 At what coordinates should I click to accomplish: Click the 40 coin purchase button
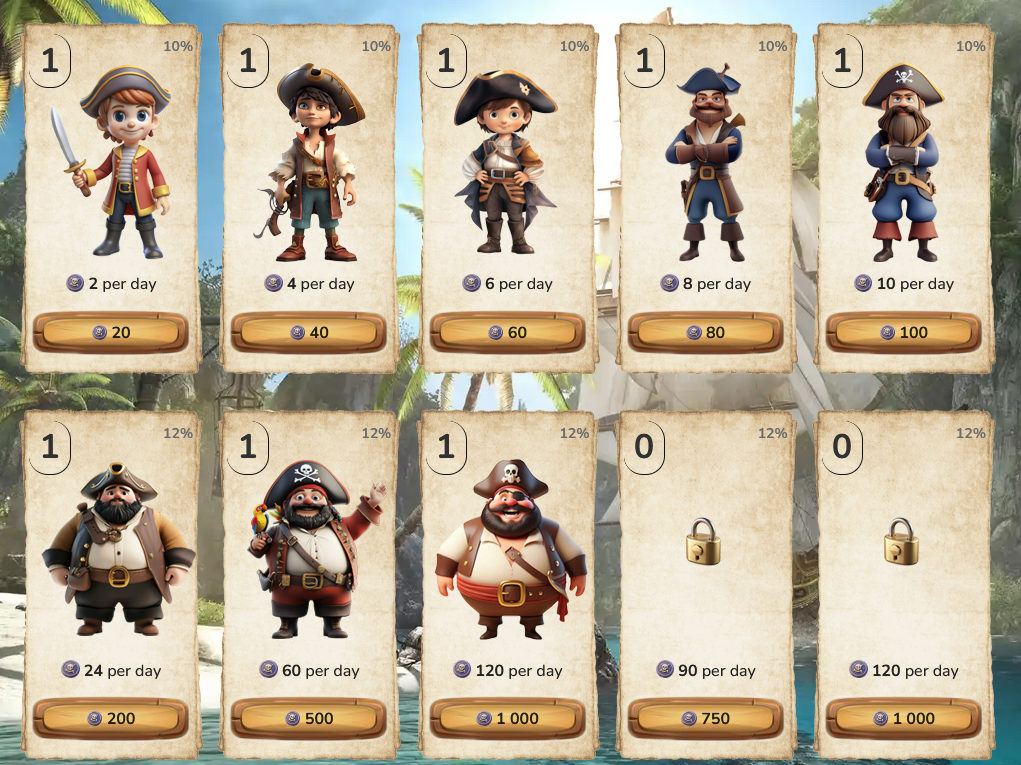[x=308, y=332]
